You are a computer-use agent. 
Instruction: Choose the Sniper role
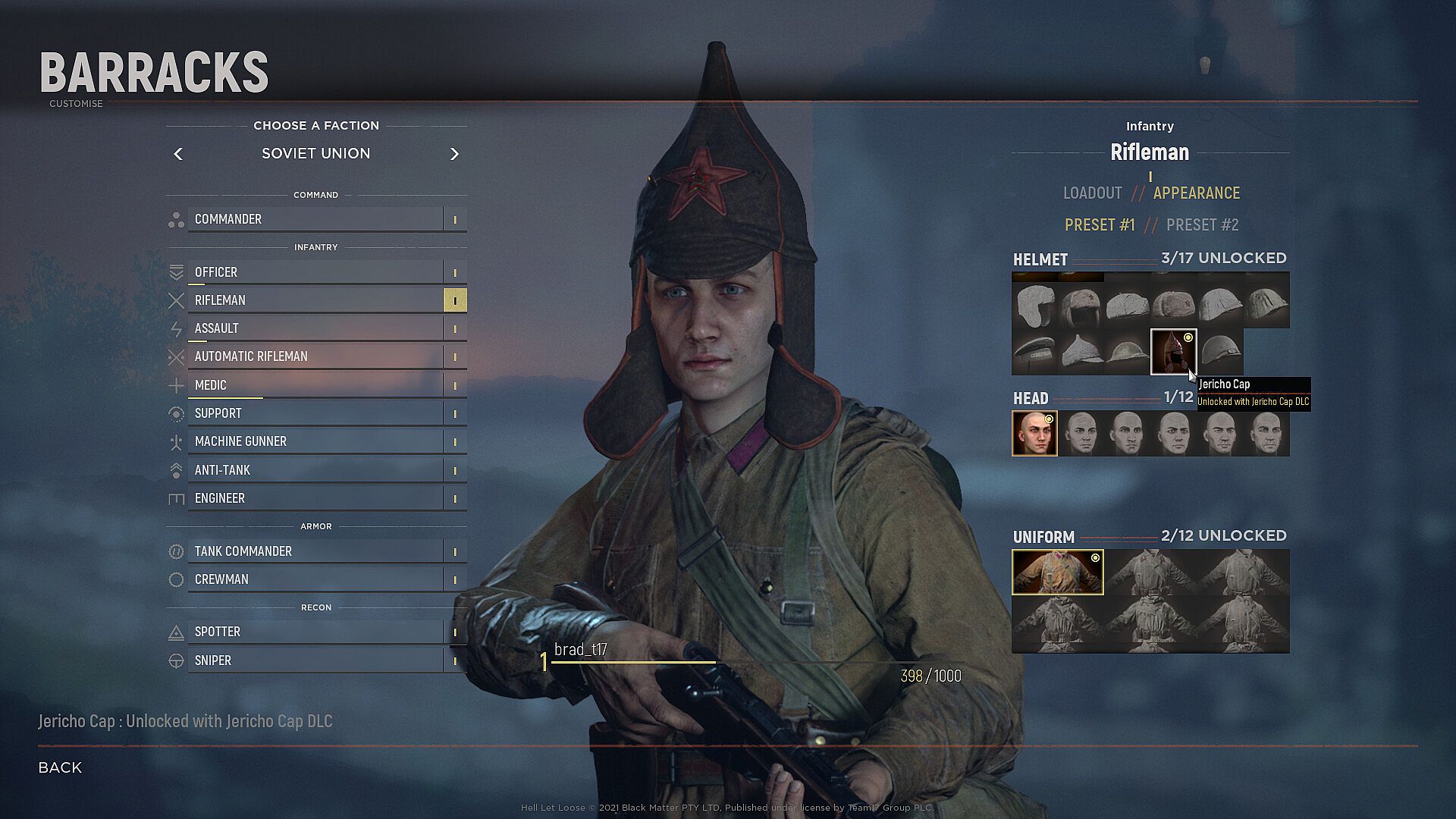tap(315, 661)
